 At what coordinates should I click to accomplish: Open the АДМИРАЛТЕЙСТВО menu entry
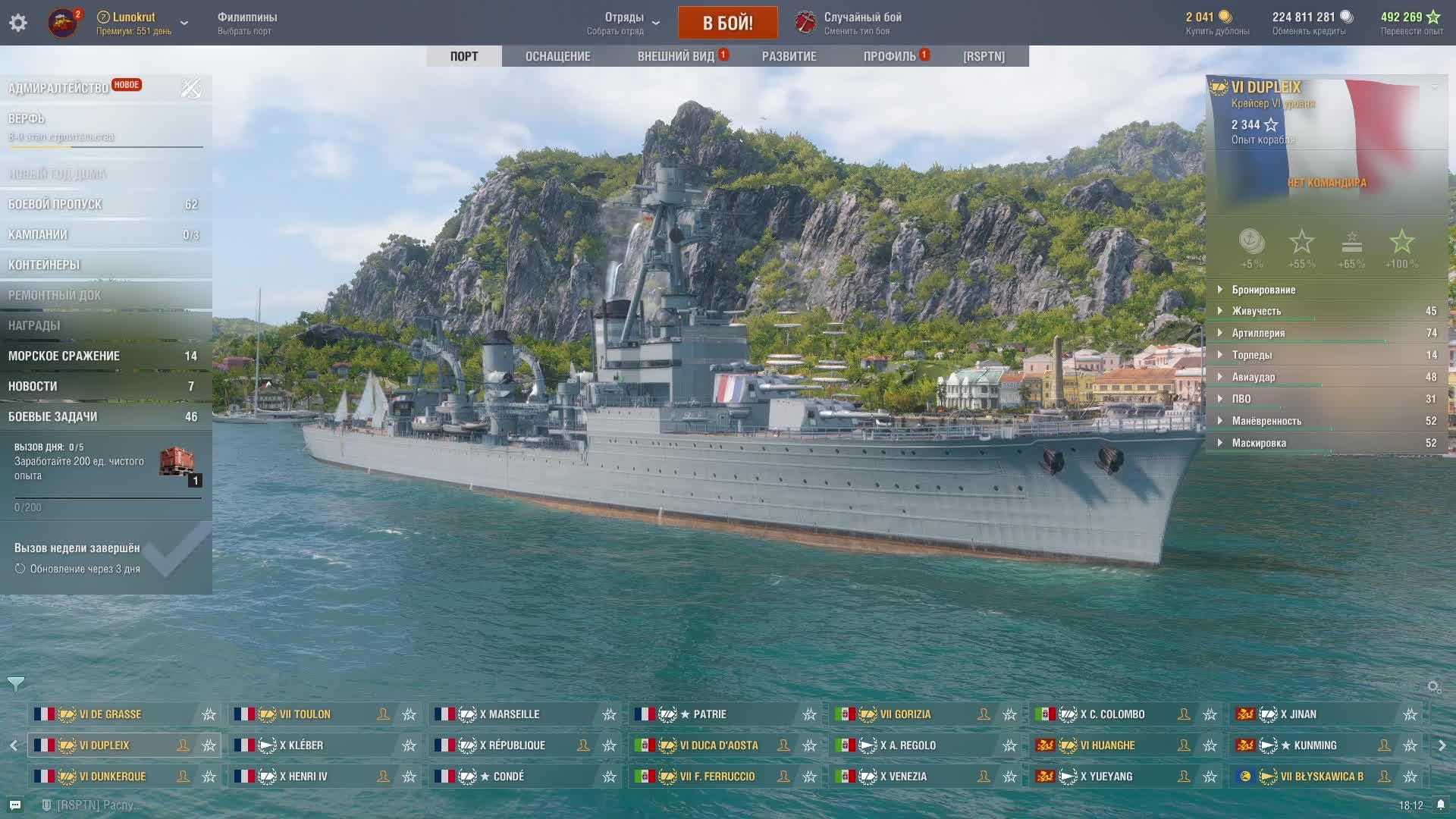(x=58, y=88)
